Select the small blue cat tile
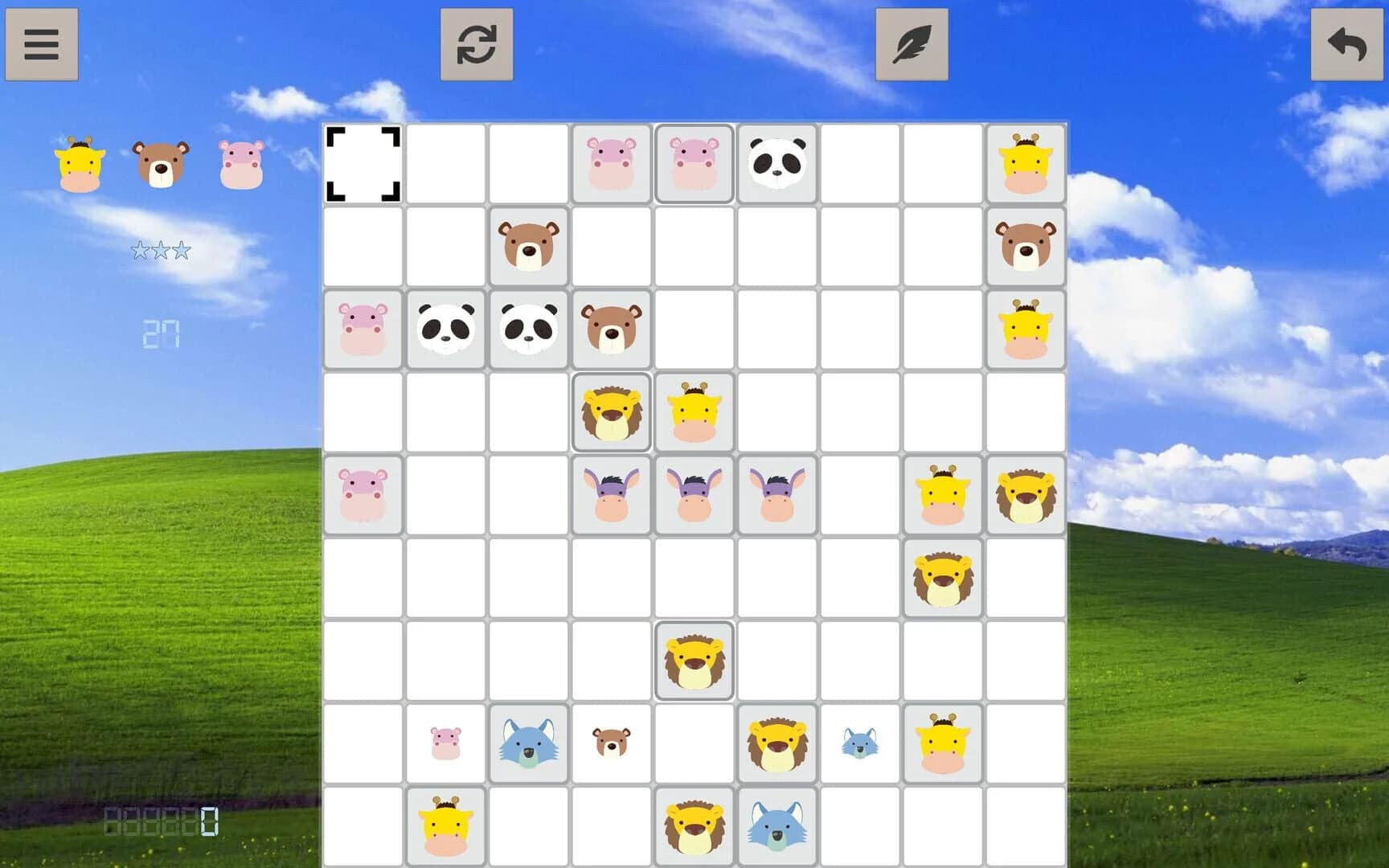Image resolution: width=1389 pixels, height=868 pixels. [x=860, y=743]
